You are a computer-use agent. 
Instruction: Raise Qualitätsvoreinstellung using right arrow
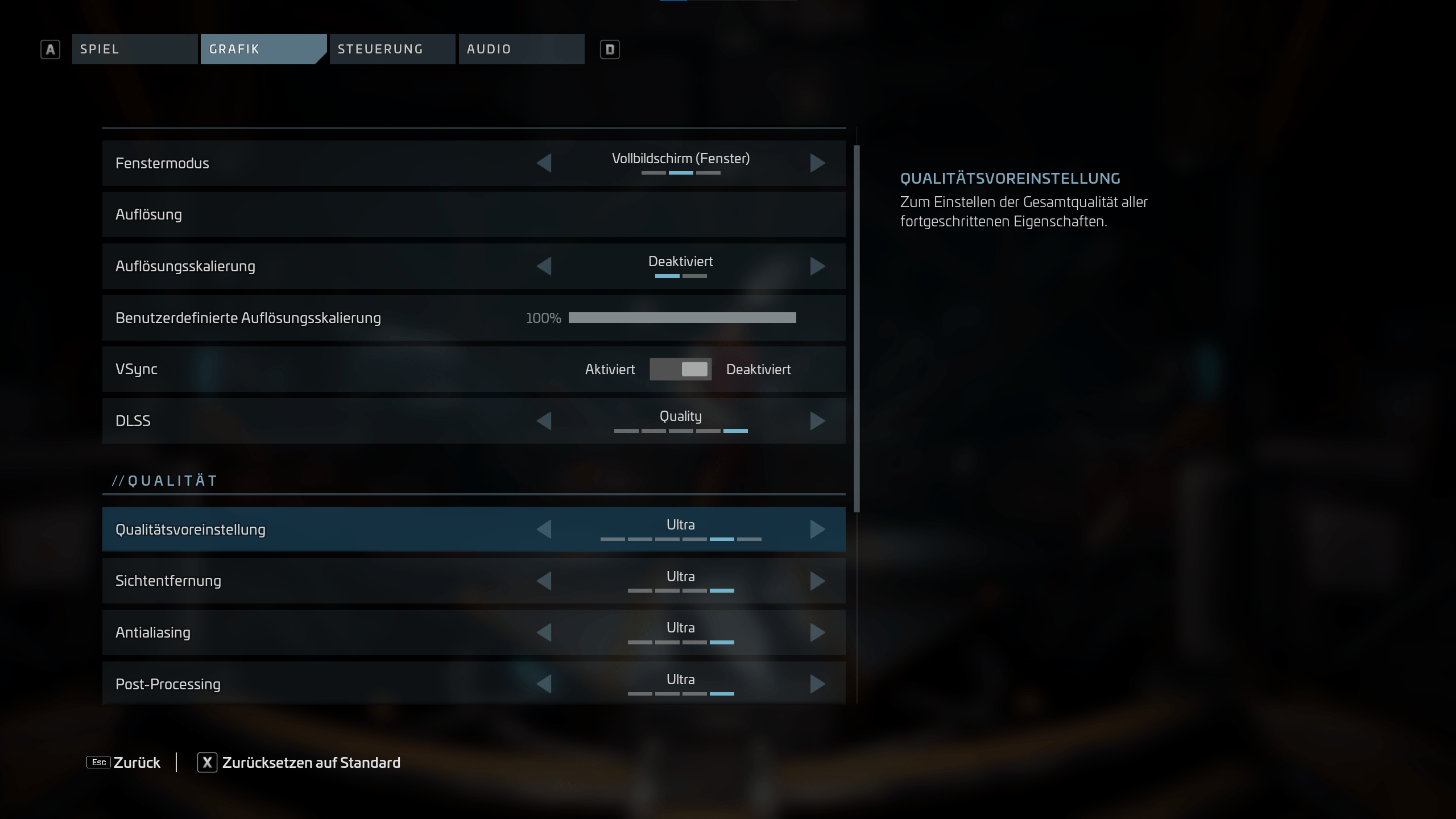pyautogui.click(x=817, y=530)
